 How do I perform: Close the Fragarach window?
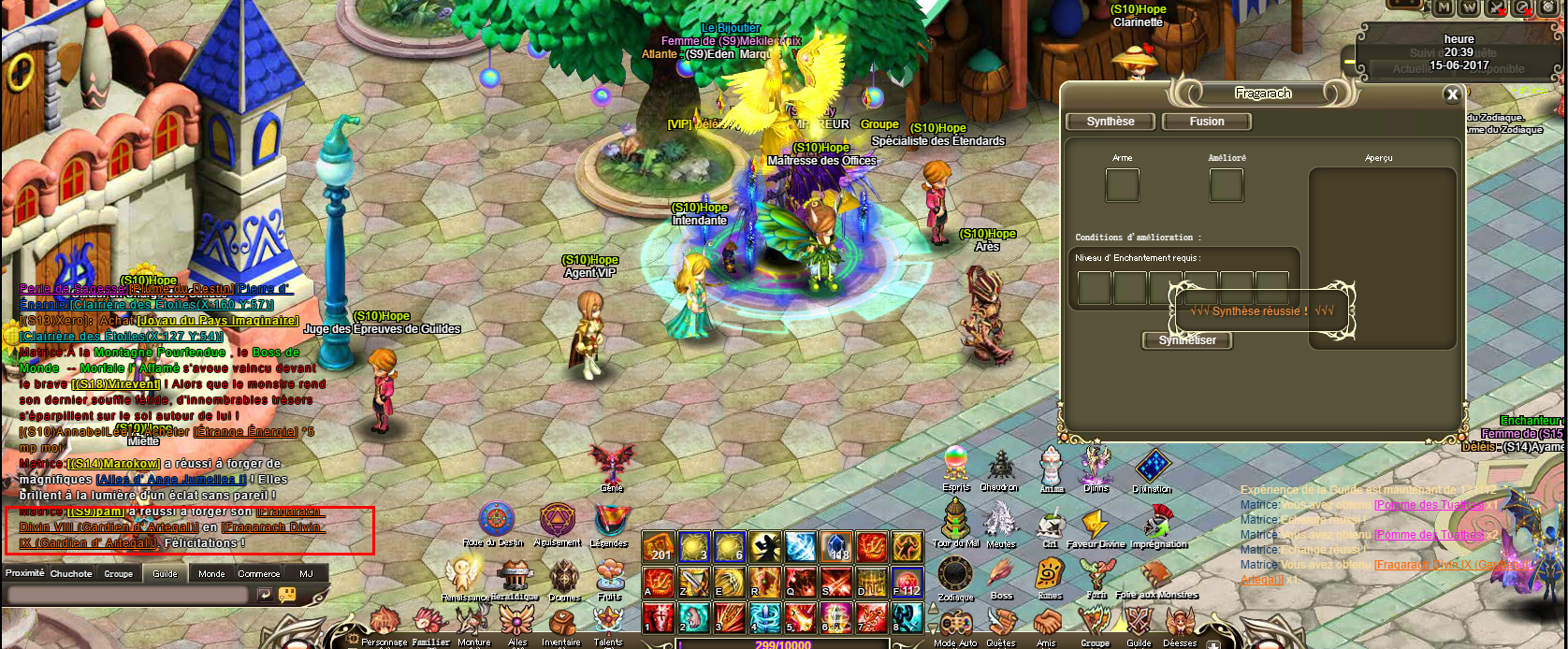(x=1452, y=94)
